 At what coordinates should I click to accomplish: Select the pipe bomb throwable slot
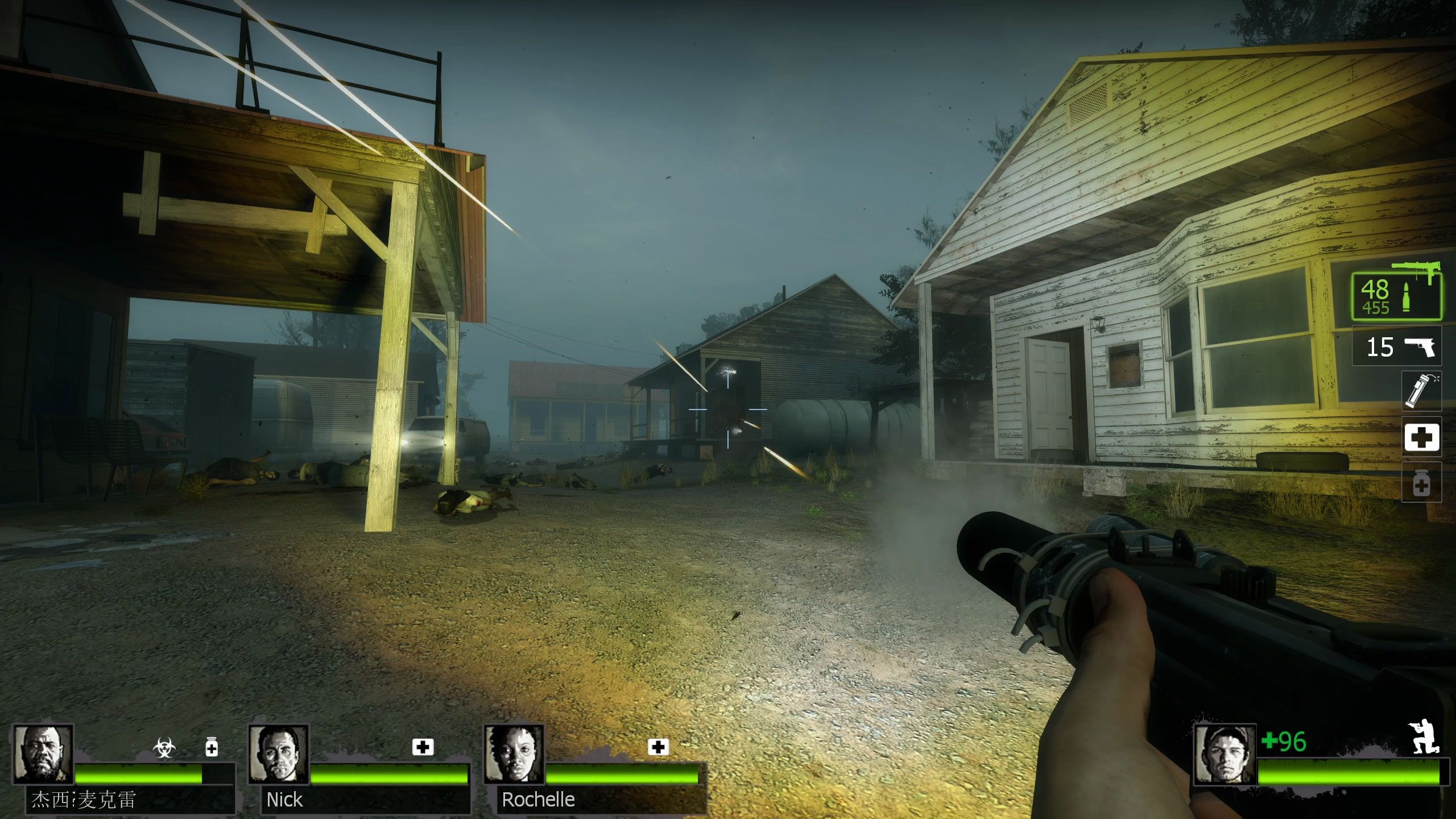coord(1422,390)
